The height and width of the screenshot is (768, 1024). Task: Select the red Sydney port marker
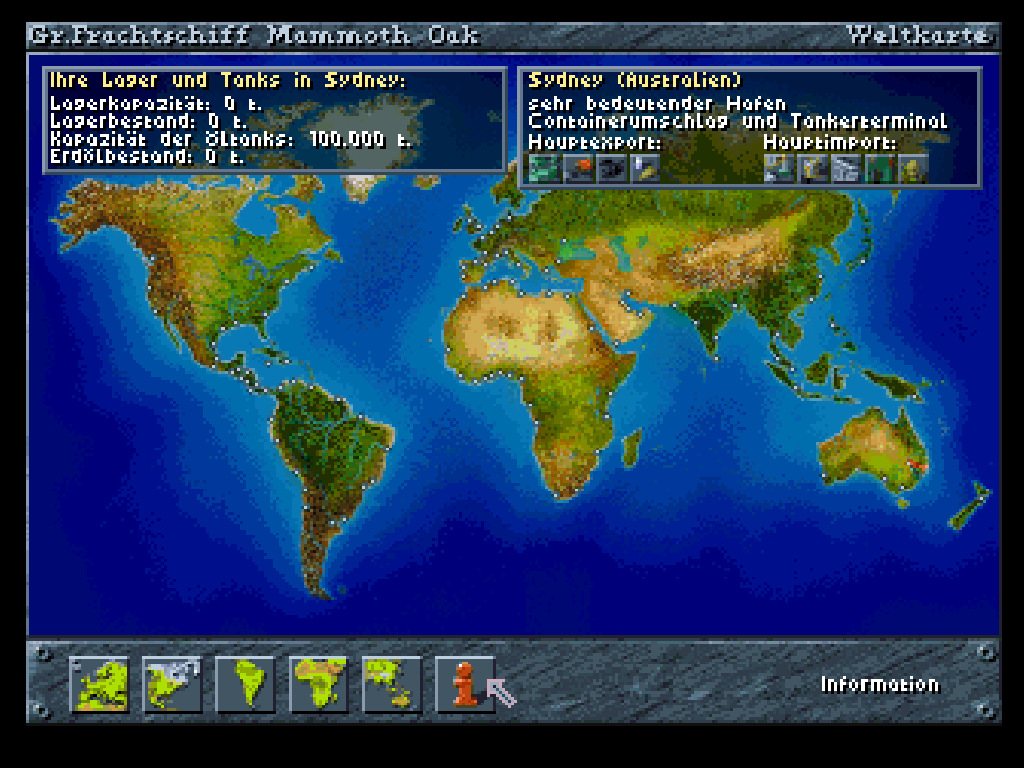click(914, 468)
